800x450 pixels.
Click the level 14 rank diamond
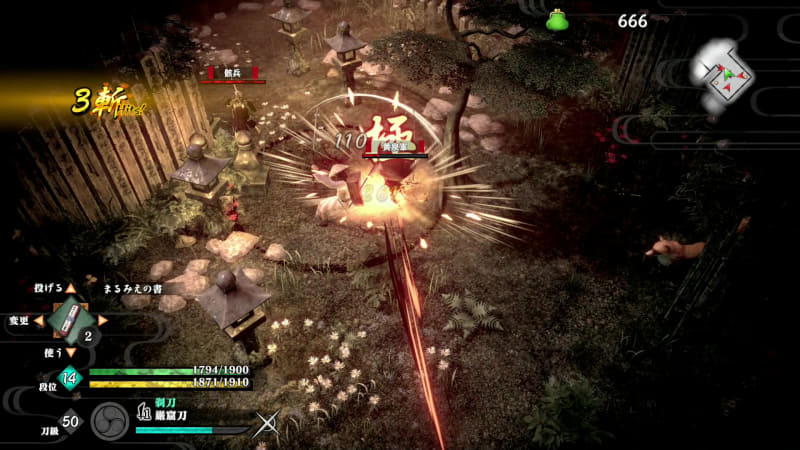pos(70,377)
